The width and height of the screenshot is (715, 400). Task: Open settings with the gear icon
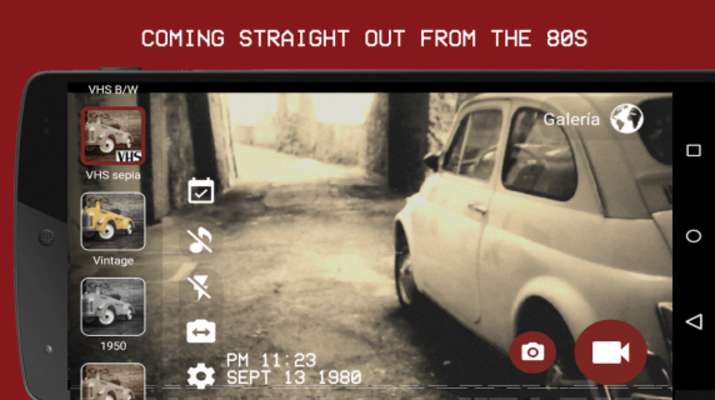click(201, 376)
